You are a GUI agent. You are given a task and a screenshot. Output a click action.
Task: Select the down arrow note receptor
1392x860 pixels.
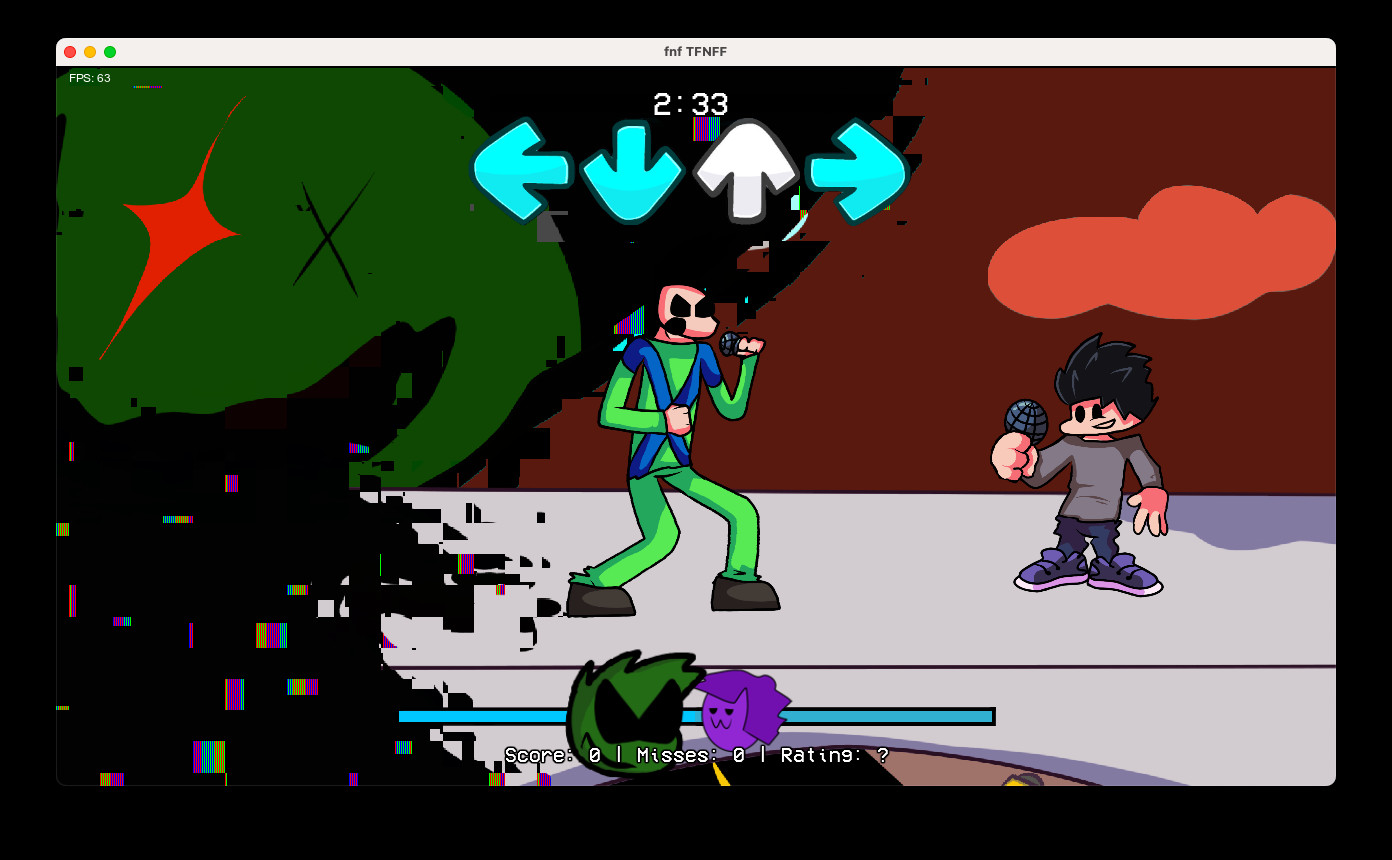click(x=632, y=170)
